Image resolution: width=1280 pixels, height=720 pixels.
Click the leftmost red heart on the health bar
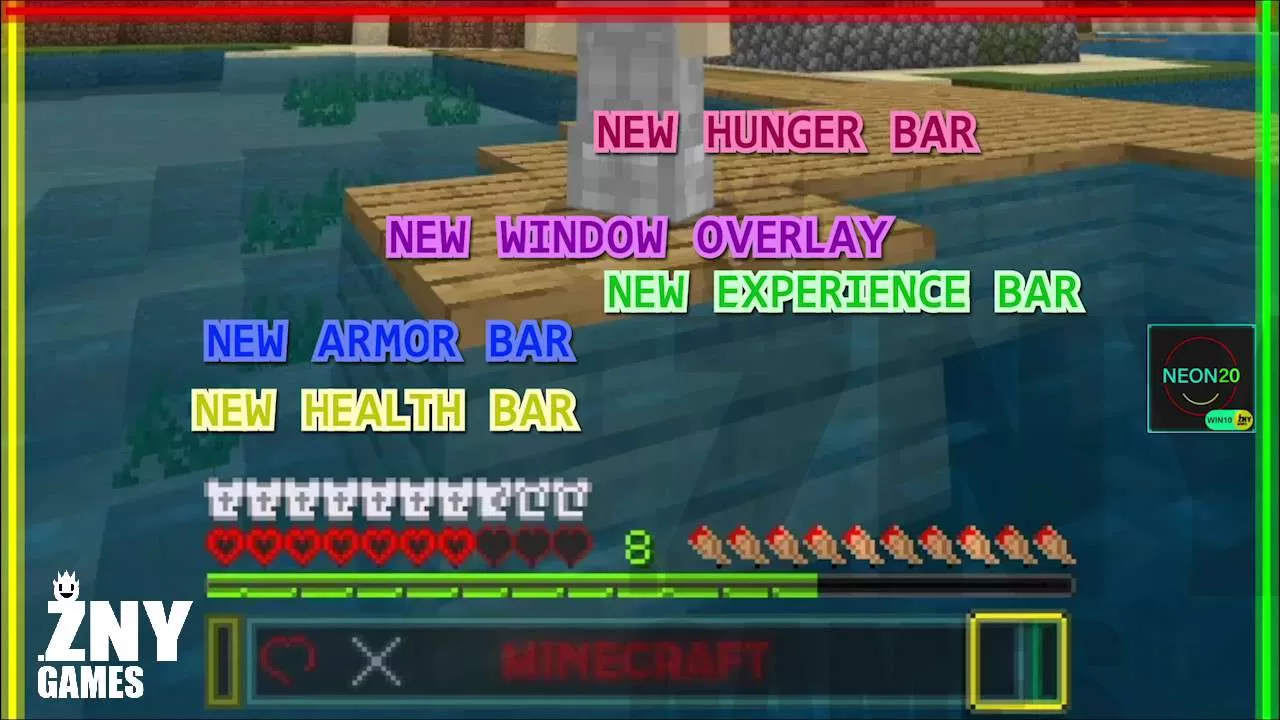(x=222, y=546)
